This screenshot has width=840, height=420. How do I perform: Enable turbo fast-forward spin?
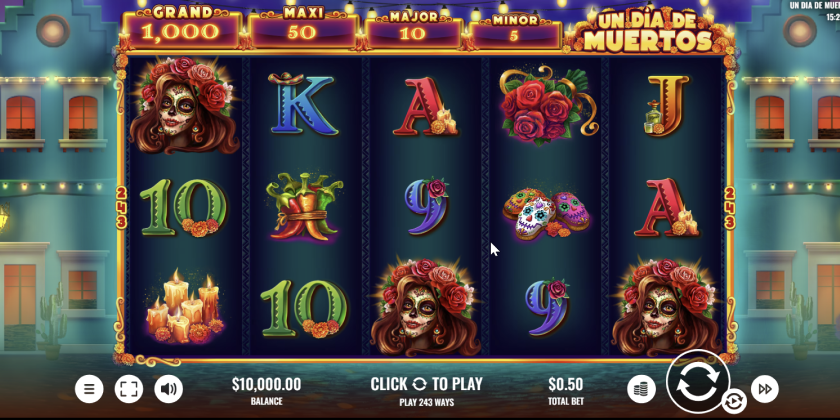click(765, 388)
